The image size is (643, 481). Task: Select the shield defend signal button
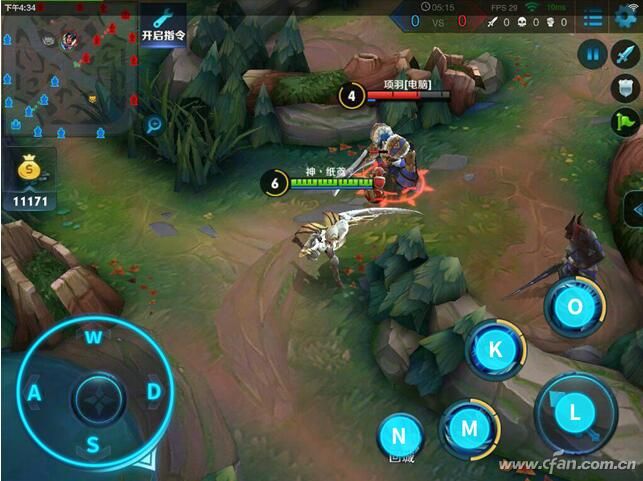click(x=625, y=88)
